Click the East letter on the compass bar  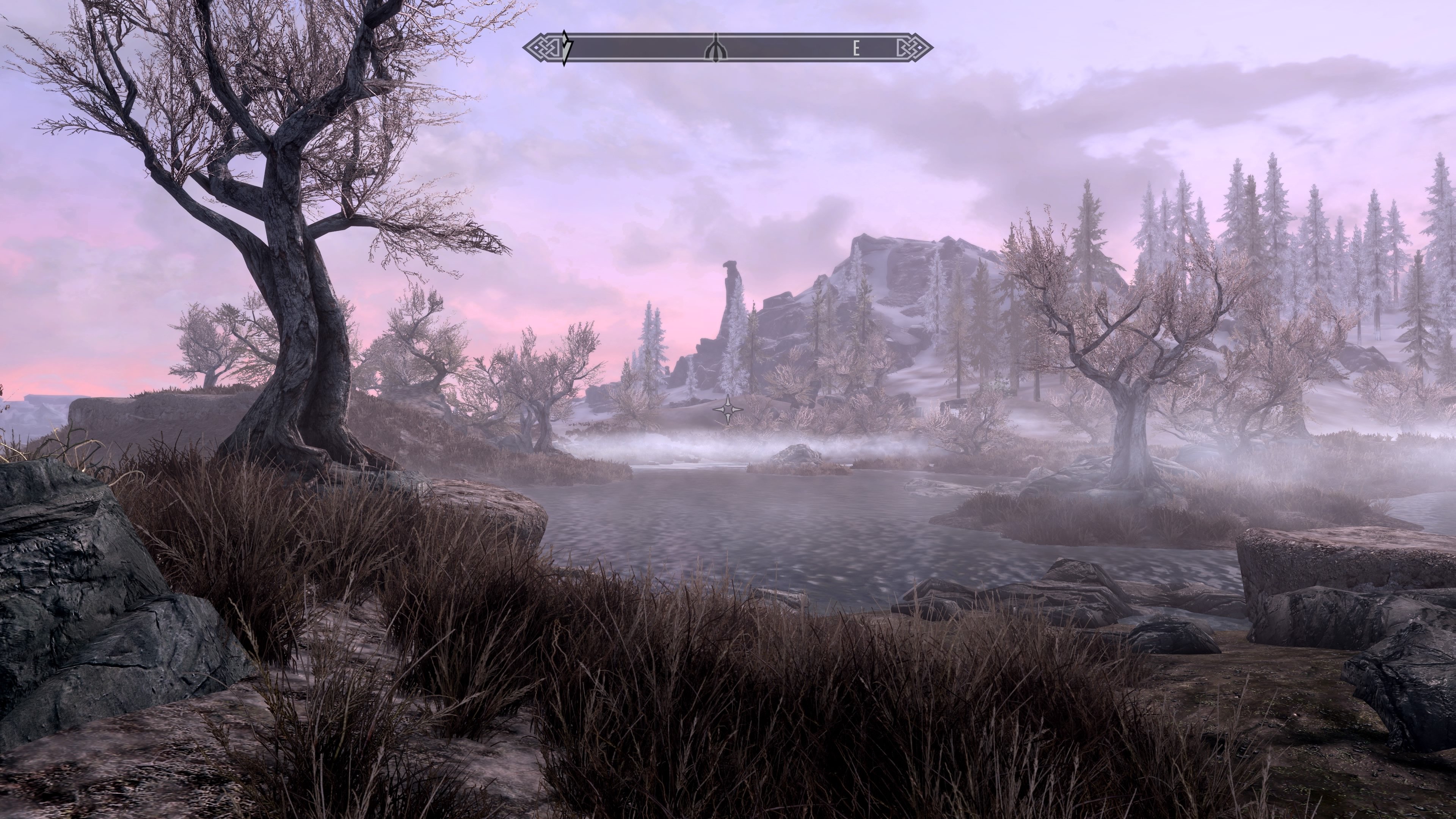click(x=856, y=50)
